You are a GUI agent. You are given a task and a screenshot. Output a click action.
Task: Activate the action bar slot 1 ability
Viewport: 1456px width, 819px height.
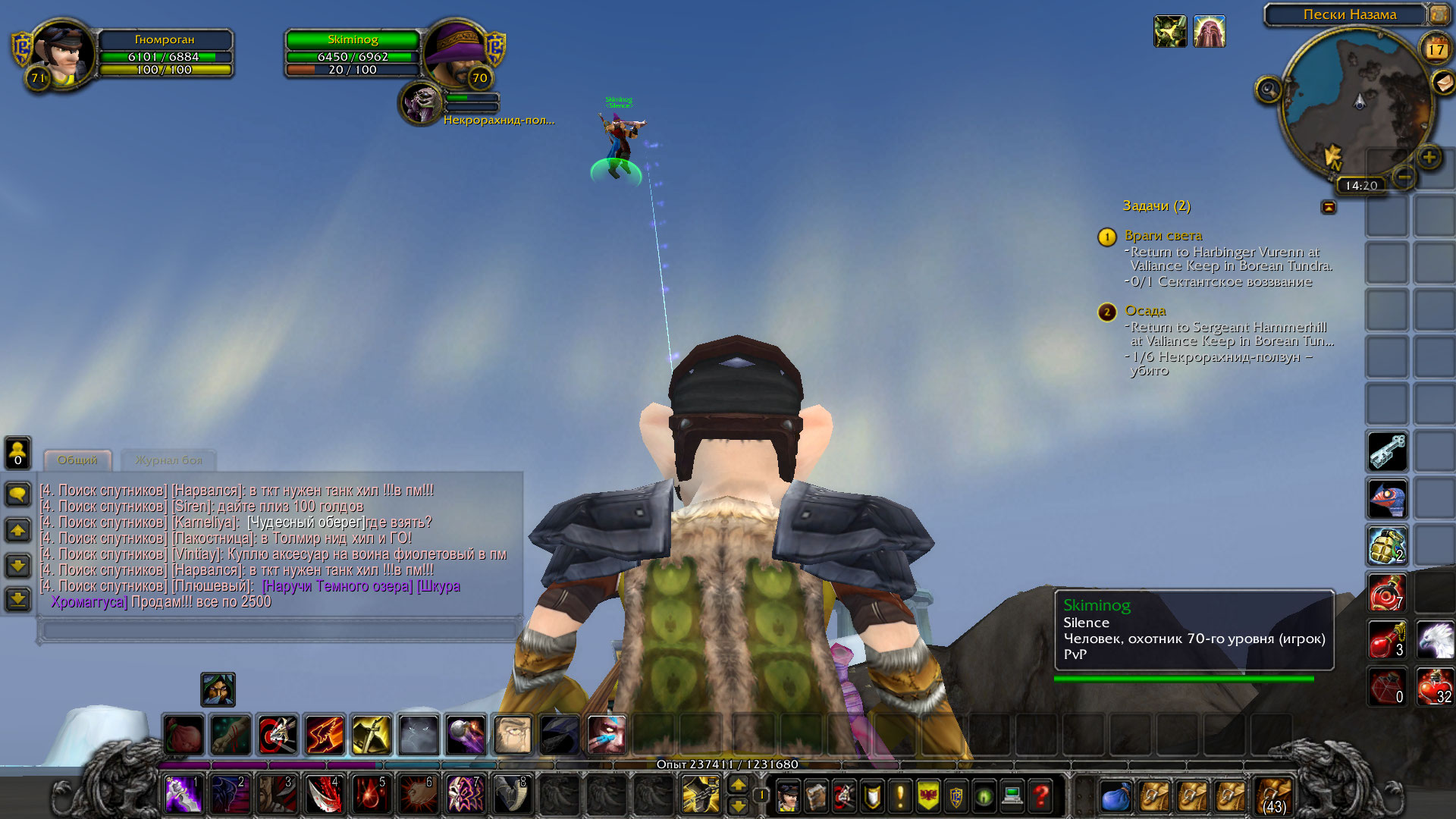184,795
